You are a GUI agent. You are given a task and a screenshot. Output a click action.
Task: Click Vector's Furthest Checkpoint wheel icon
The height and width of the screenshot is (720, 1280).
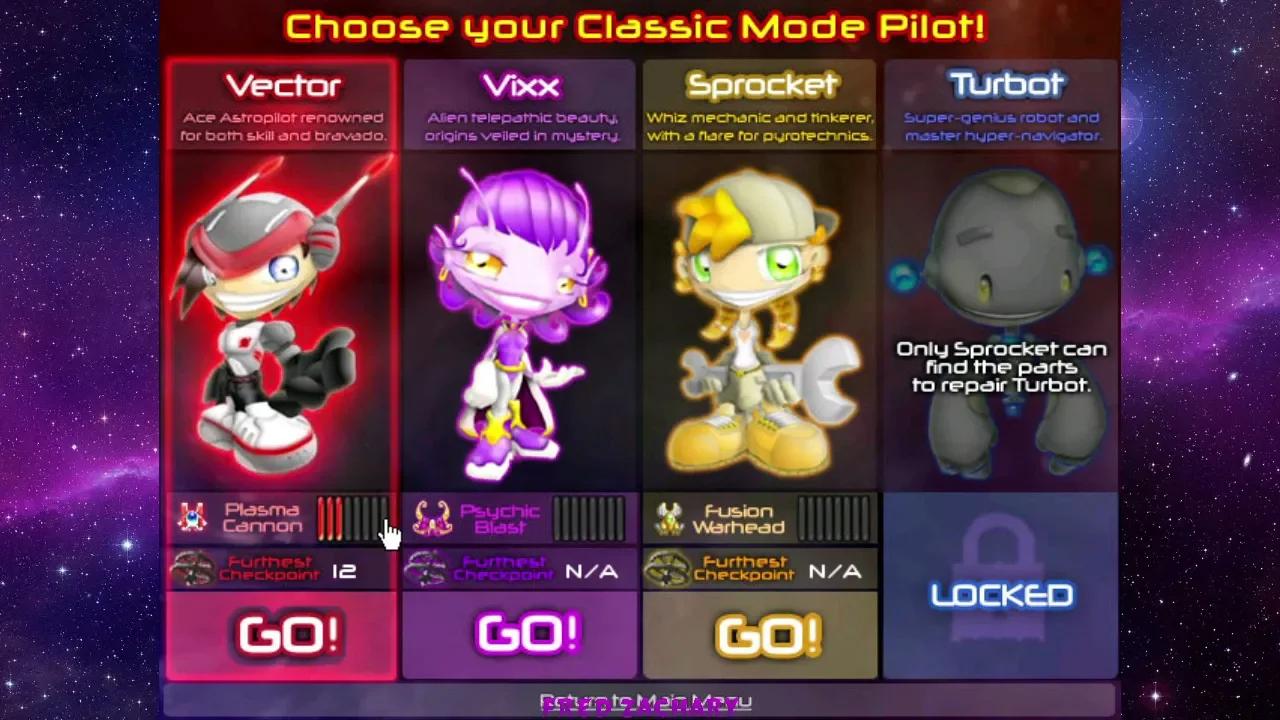click(x=192, y=570)
